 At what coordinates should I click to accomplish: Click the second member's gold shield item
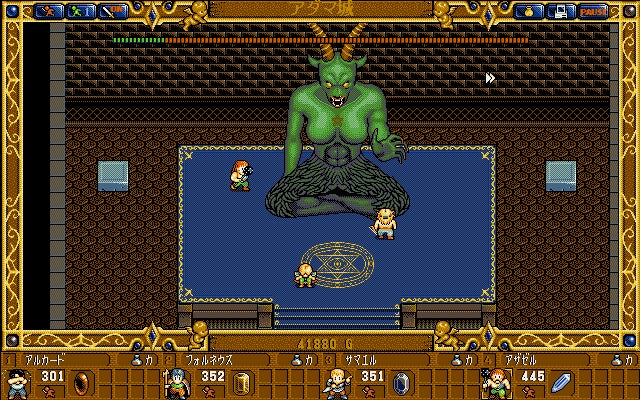pyautogui.click(x=242, y=382)
